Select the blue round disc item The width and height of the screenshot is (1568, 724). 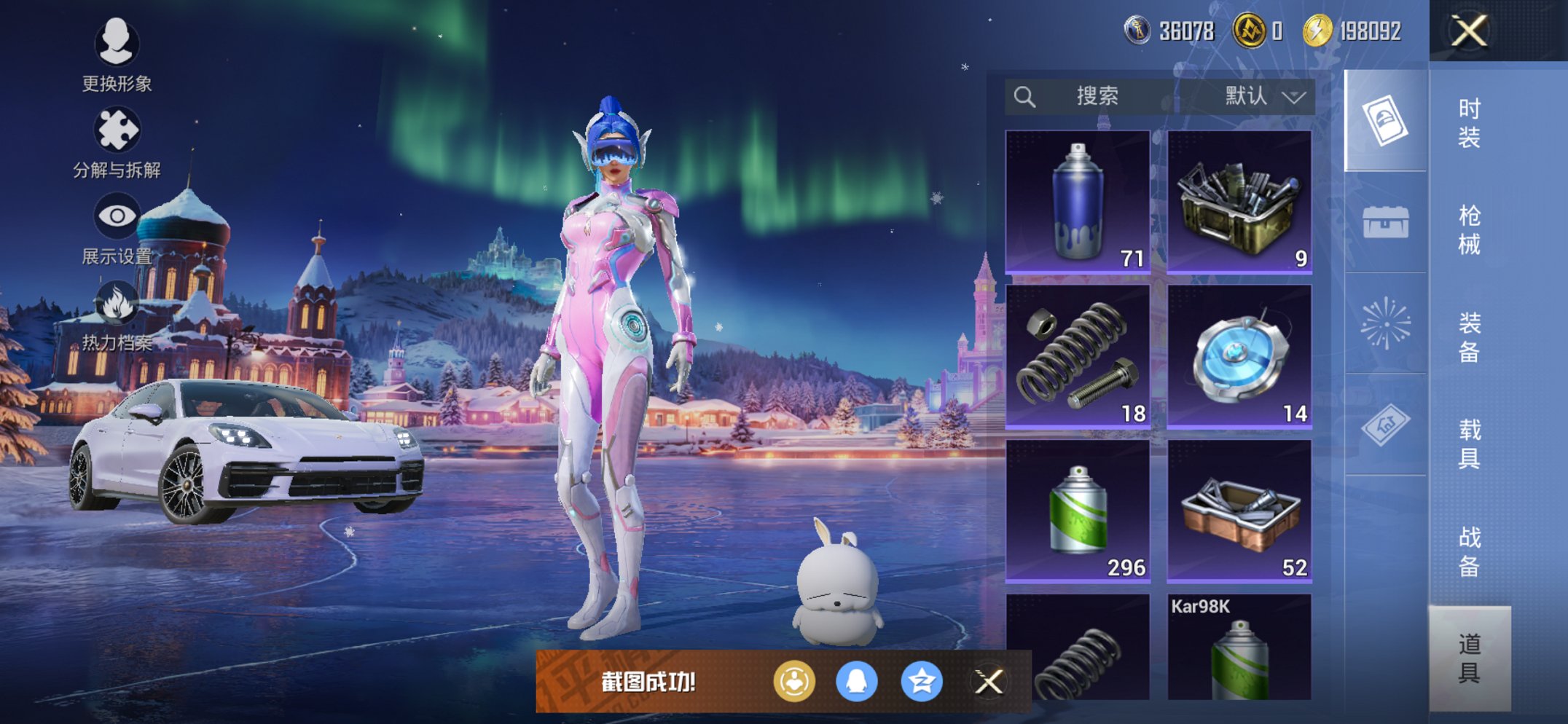[x=1239, y=356]
